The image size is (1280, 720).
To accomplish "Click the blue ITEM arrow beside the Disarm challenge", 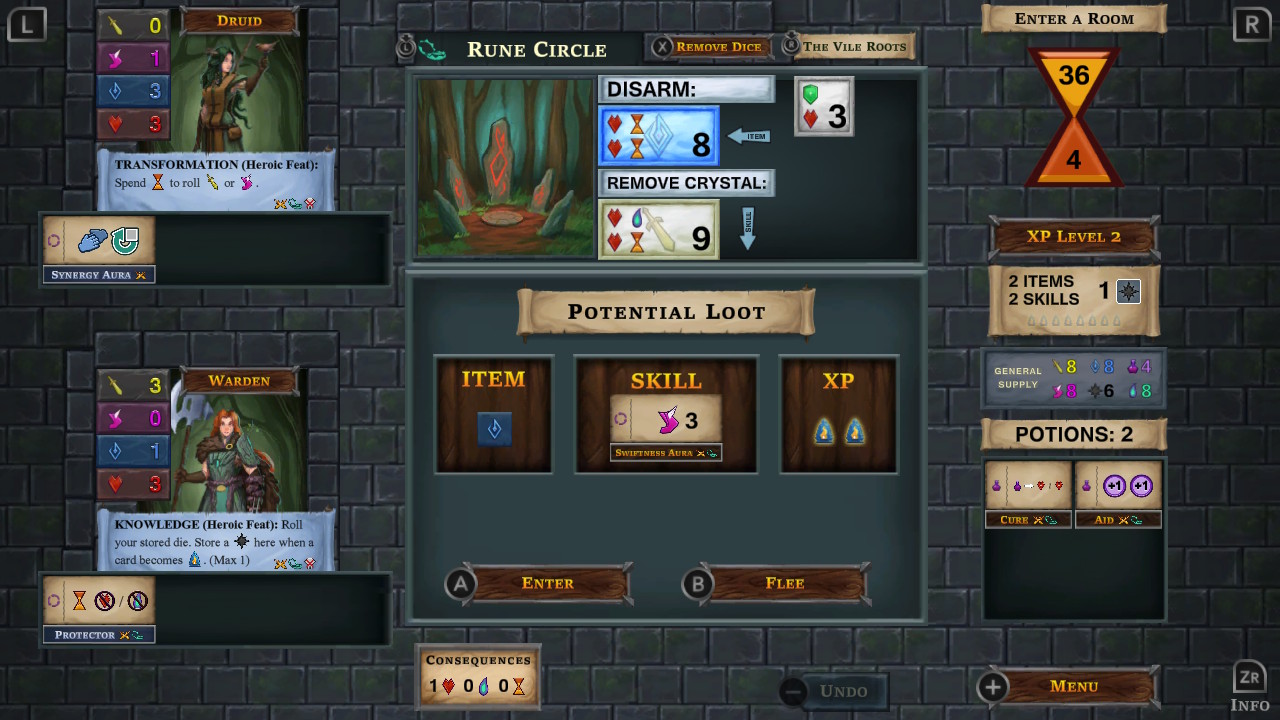I will tap(748, 135).
